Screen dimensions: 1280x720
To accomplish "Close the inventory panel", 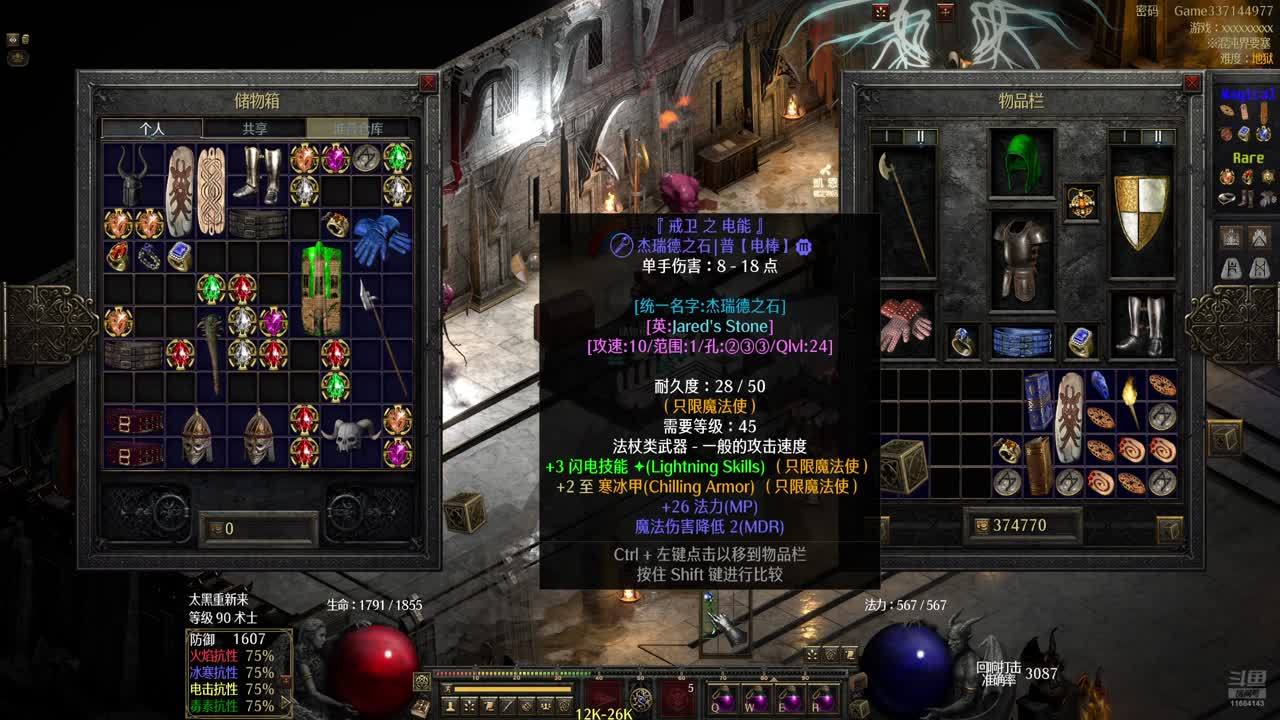I will coord(1192,83).
